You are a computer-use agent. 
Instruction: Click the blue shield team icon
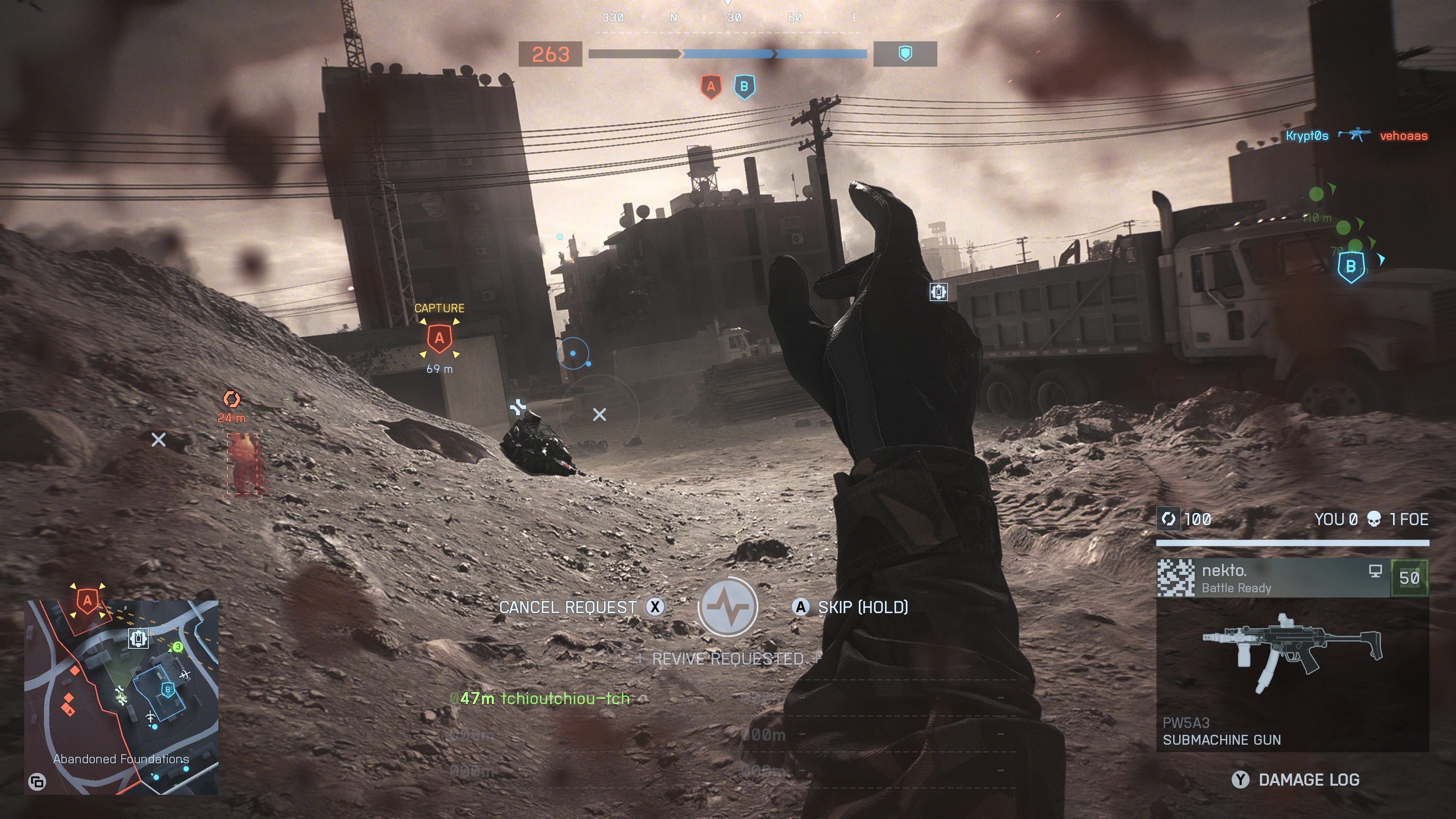[x=905, y=54]
